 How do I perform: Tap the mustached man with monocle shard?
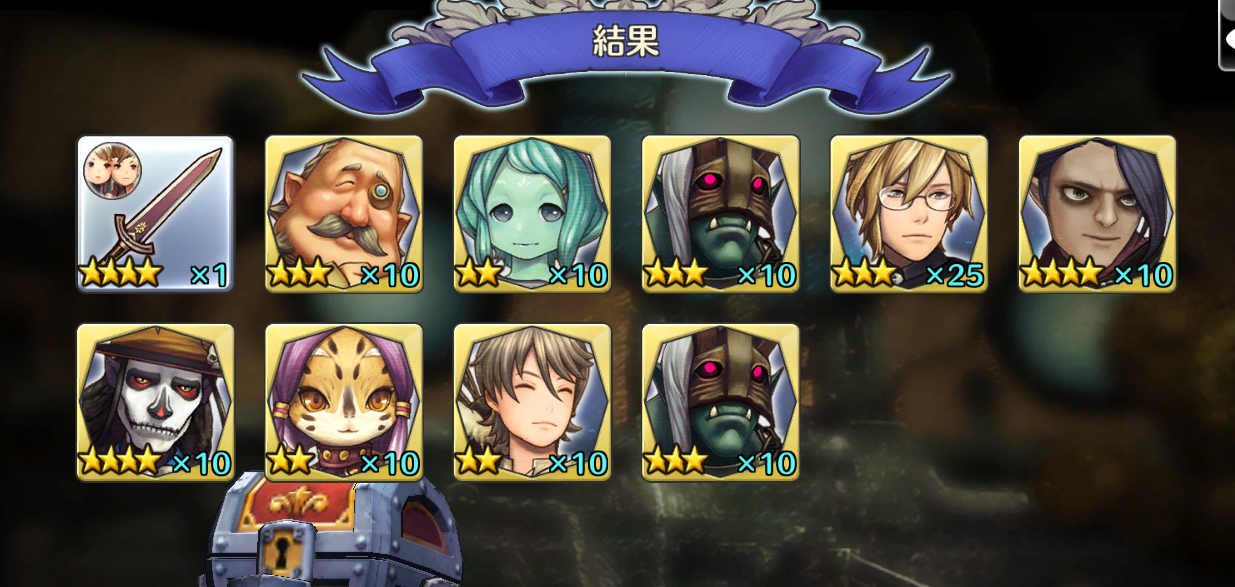pos(344,213)
